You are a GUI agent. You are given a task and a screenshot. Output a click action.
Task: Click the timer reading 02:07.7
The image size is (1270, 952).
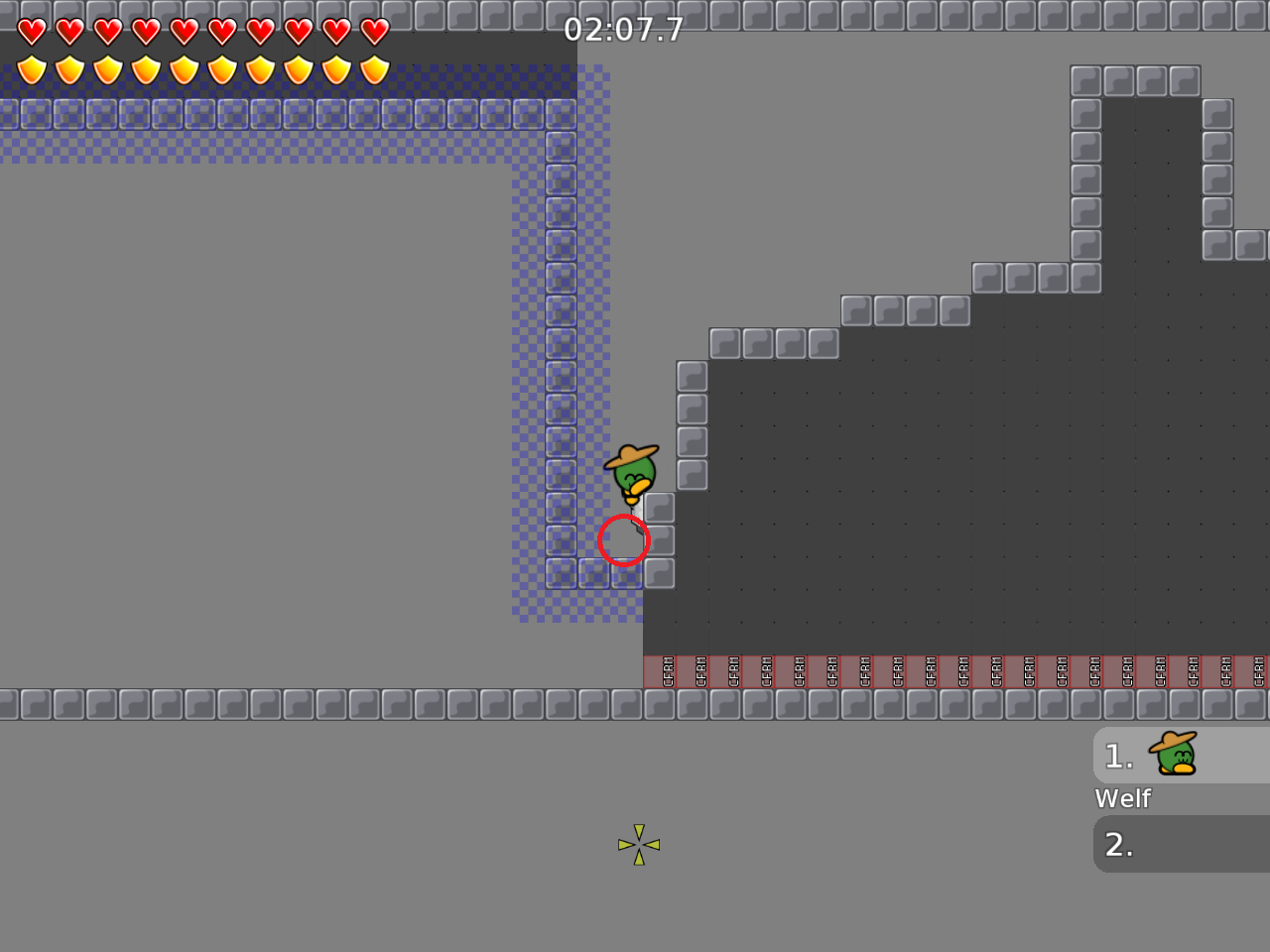623,29
